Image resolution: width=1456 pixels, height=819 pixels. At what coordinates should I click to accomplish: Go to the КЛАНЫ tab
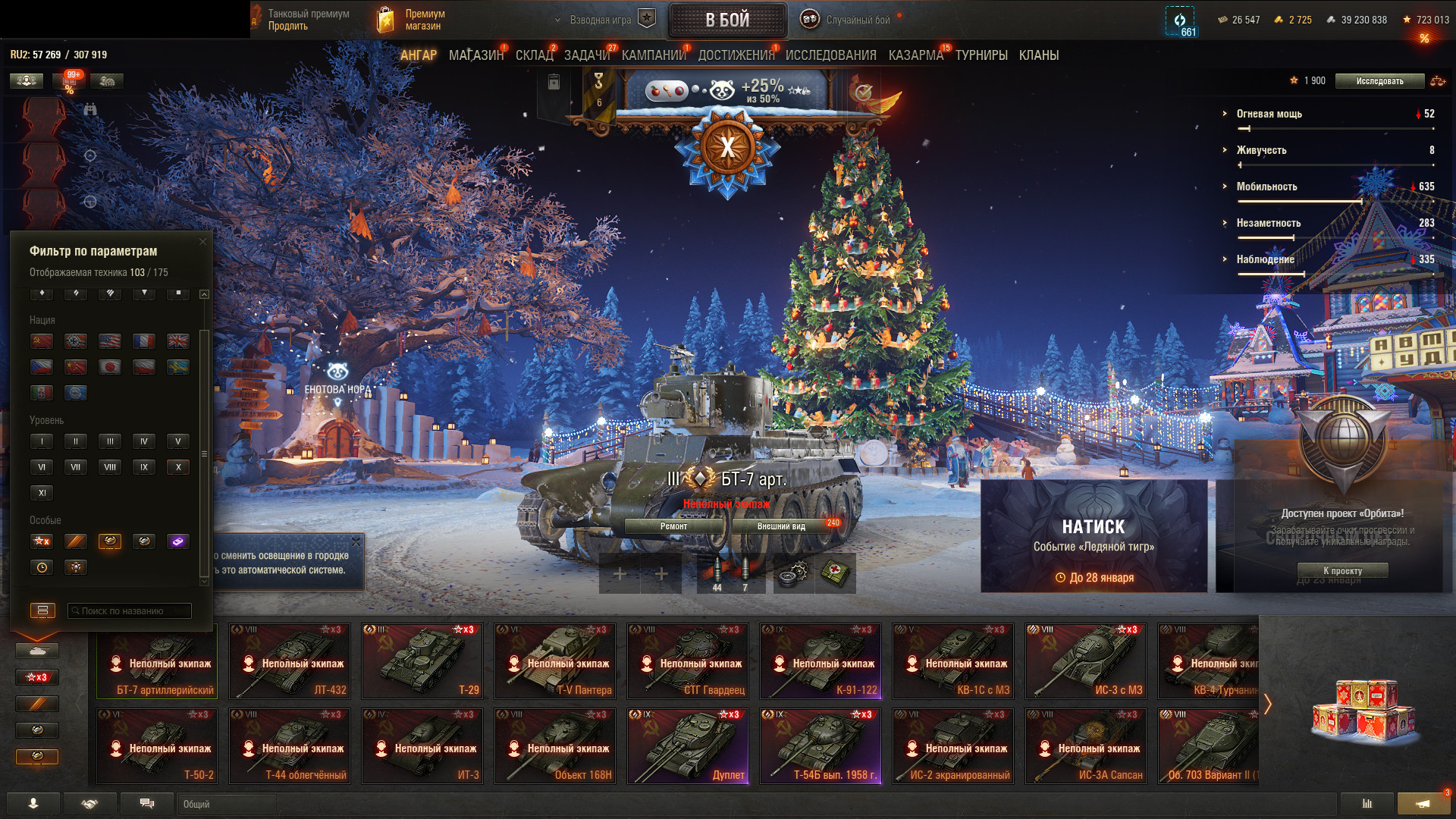coord(1038,55)
